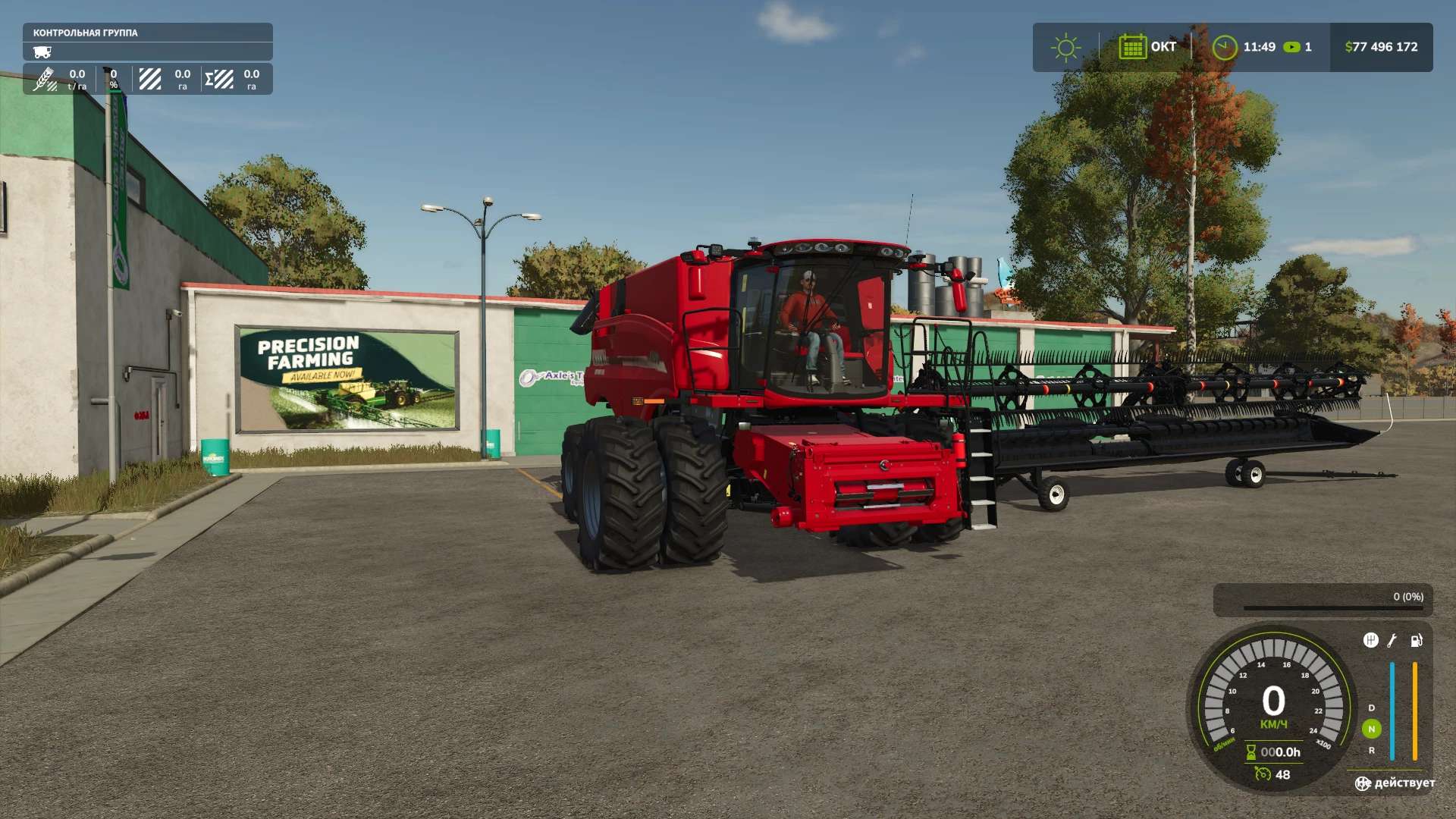
Task: Click the harvester icon in Контрольная группа panel
Action: tap(43, 52)
